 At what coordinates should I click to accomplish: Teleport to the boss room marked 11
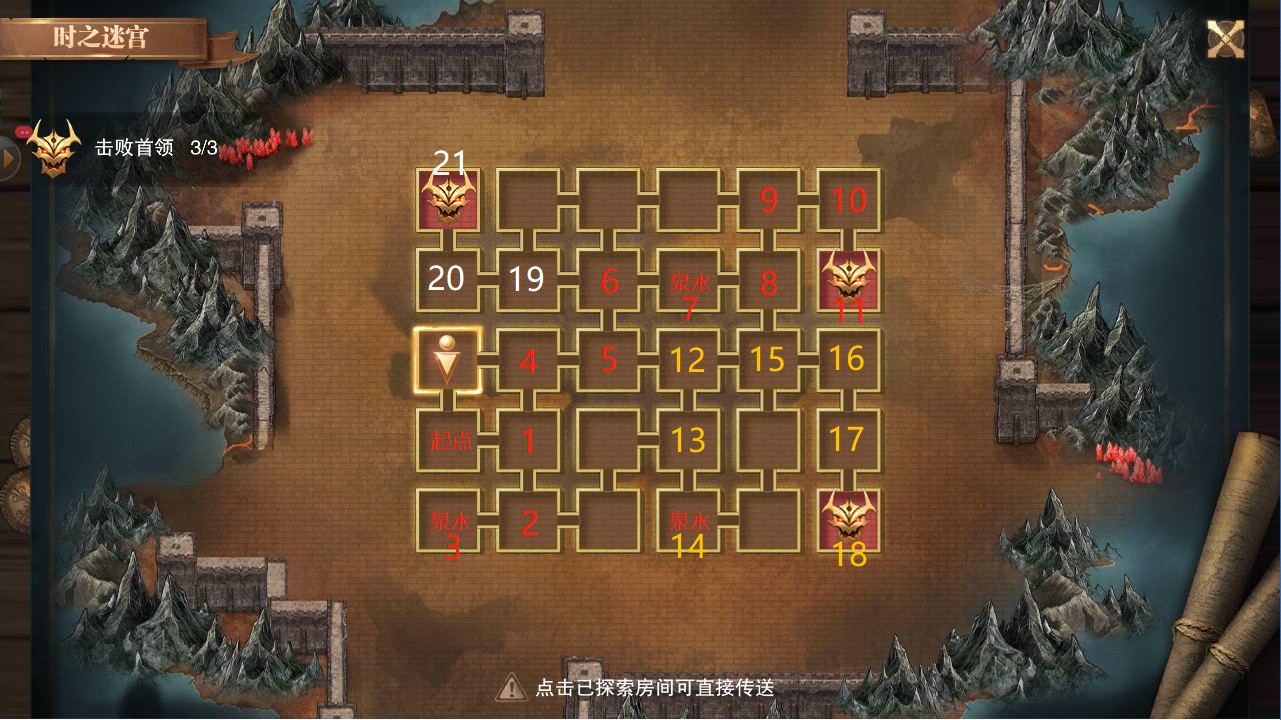pos(849,279)
